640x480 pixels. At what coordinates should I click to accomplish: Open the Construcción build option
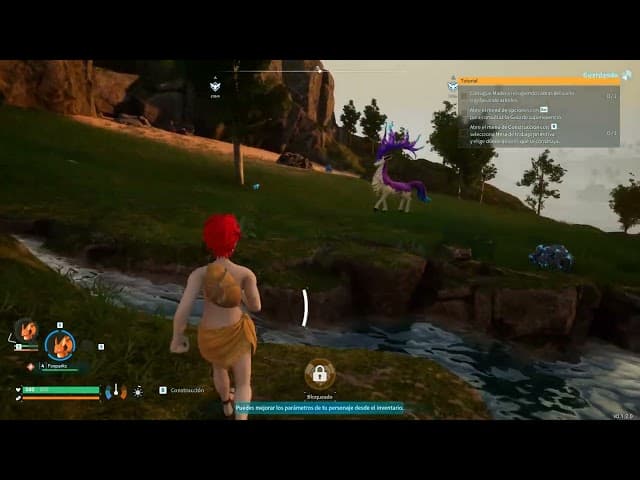tap(186, 390)
